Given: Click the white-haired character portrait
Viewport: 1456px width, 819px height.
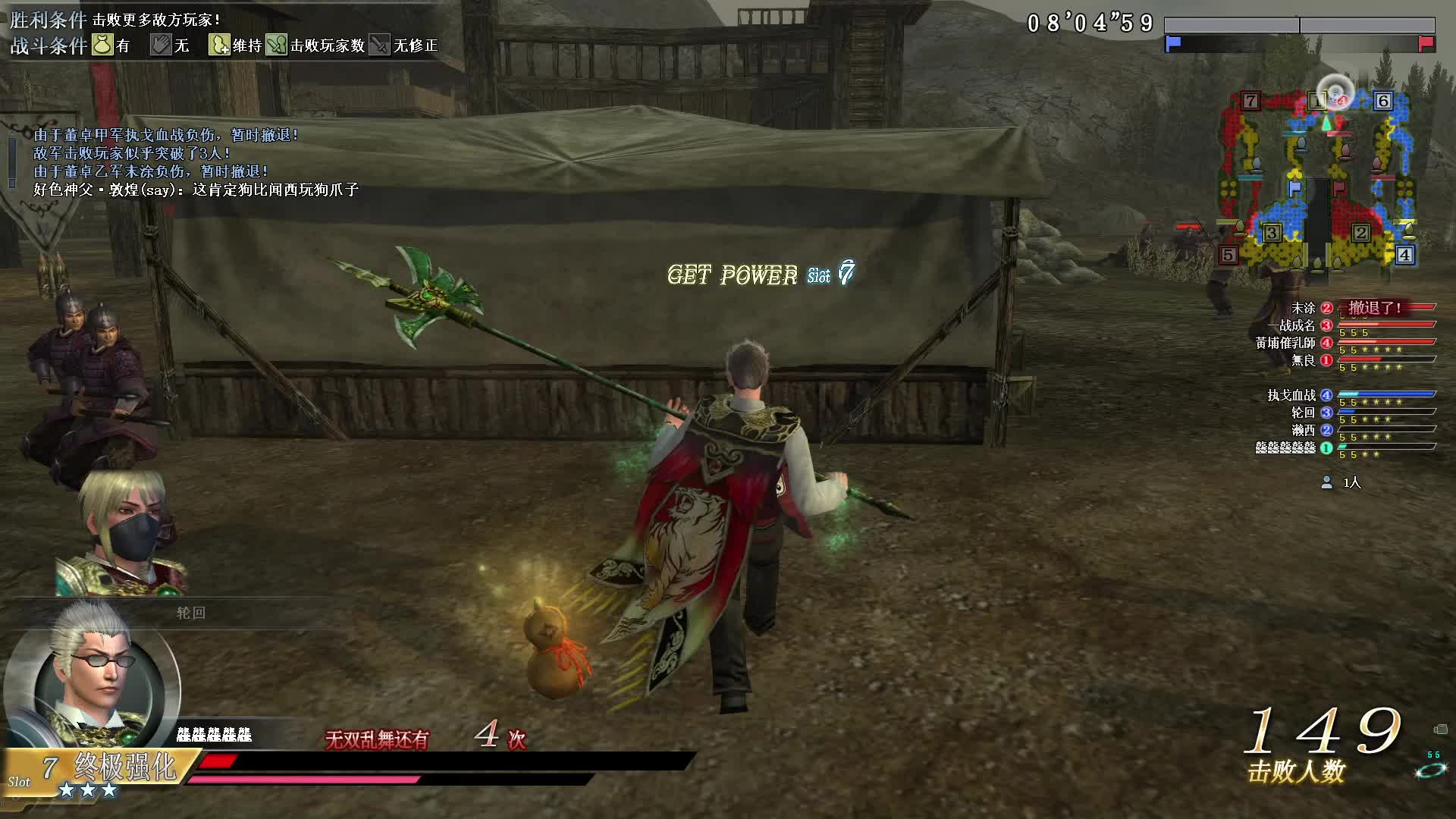Looking at the screenshot, I should click(x=91, y=686).
